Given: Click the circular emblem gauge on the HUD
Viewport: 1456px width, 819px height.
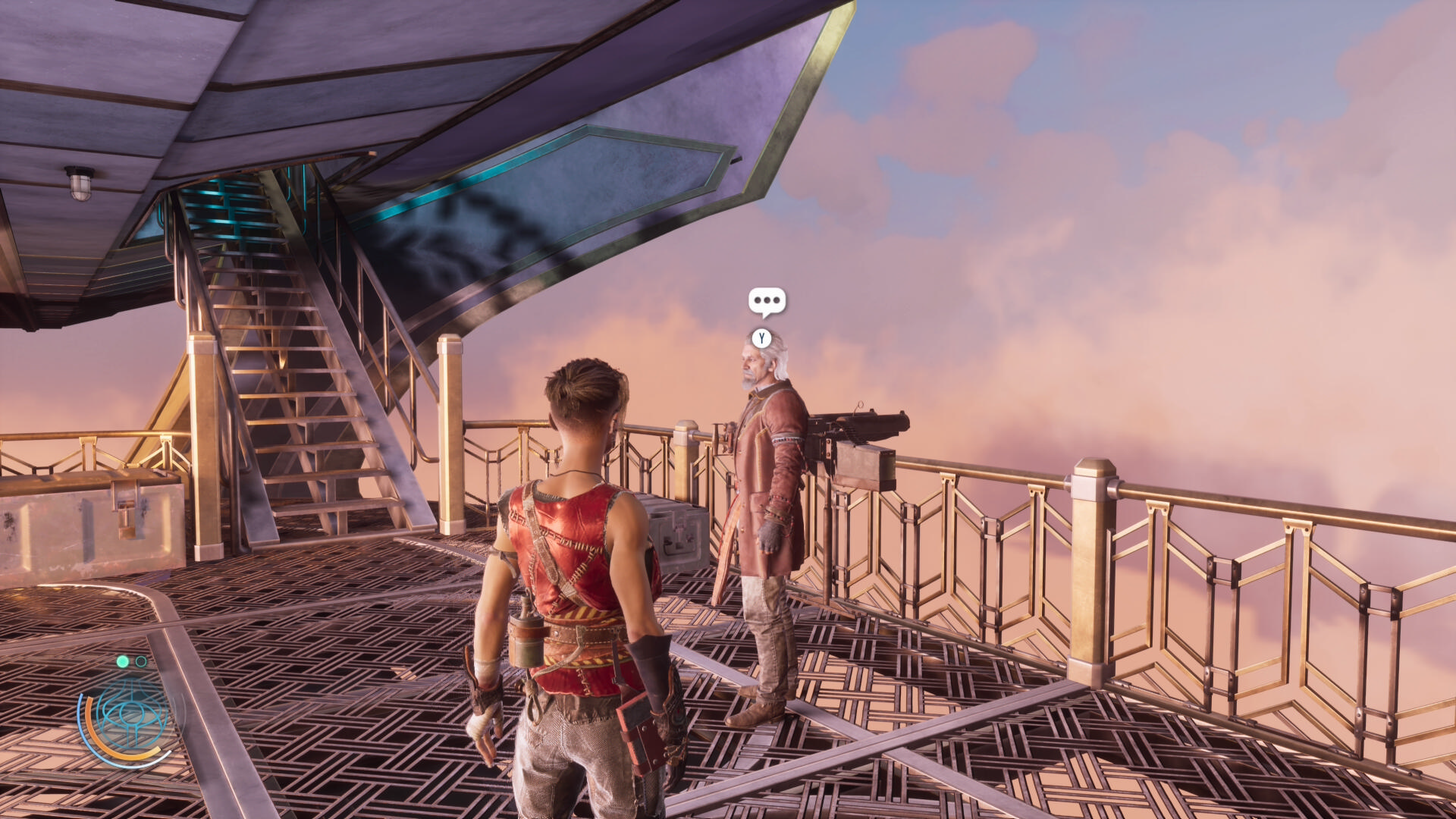Looking at the screenshot, I should point(128,716).
